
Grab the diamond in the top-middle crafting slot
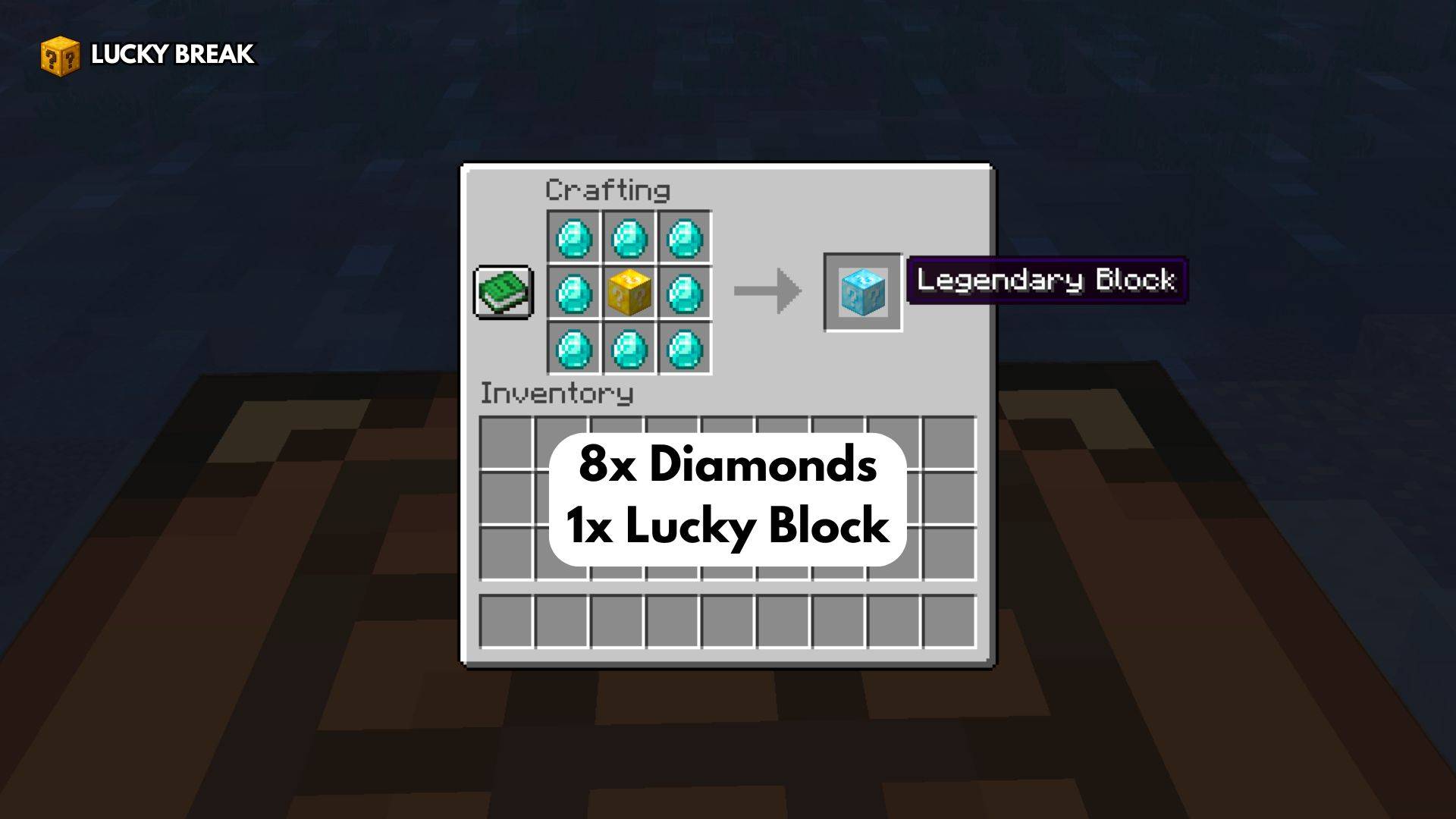[x=629, y=237]
